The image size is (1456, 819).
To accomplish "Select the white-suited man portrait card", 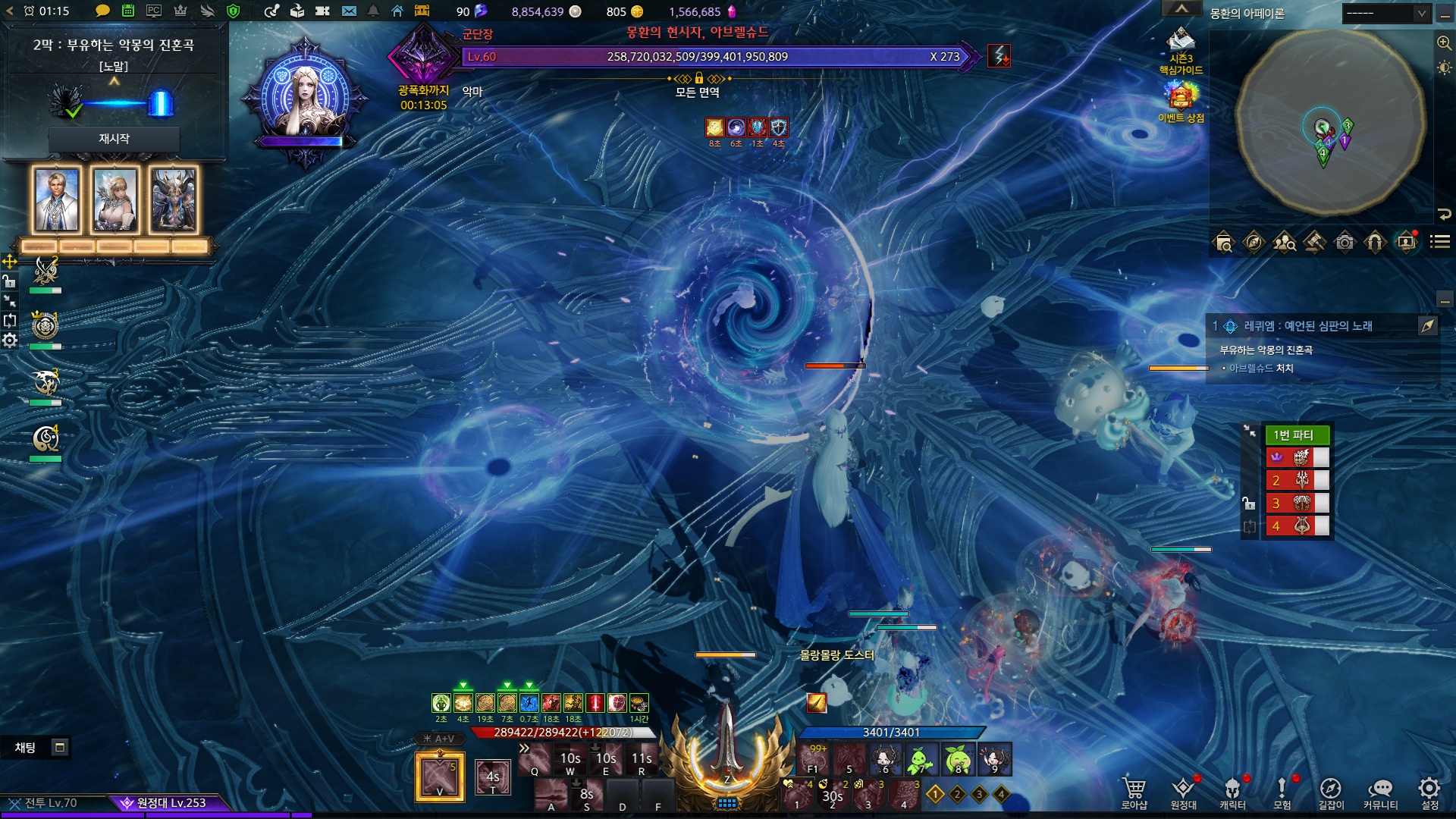I will click(57, 200).
